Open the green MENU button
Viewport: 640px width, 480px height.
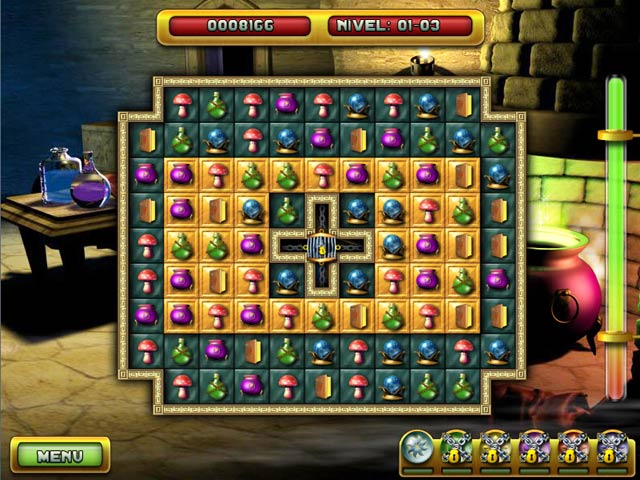pyautogui.click(x=59, y=456)
